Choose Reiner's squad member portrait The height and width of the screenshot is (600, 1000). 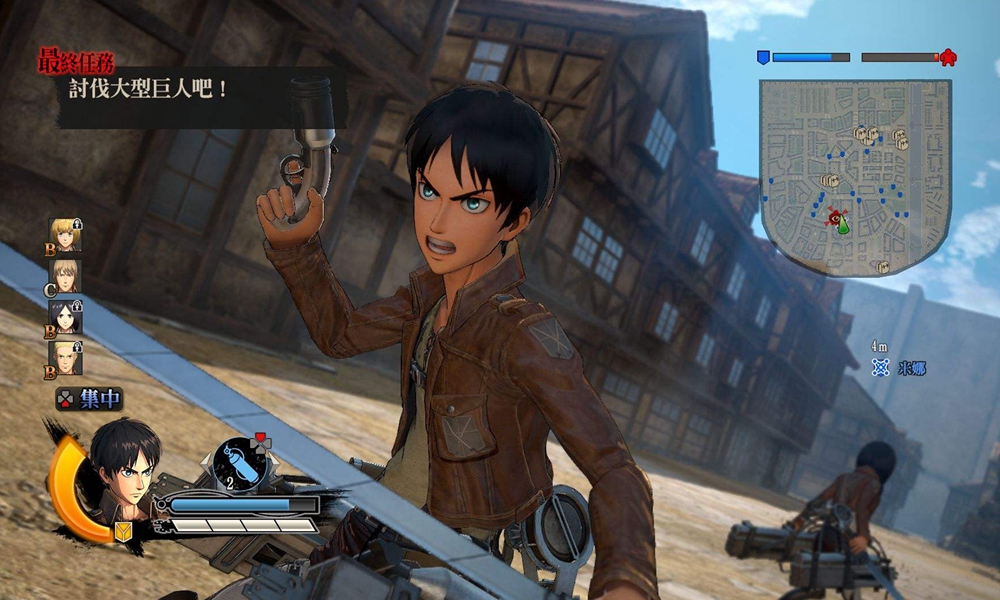pyautogui.click(x=66, y=357)
